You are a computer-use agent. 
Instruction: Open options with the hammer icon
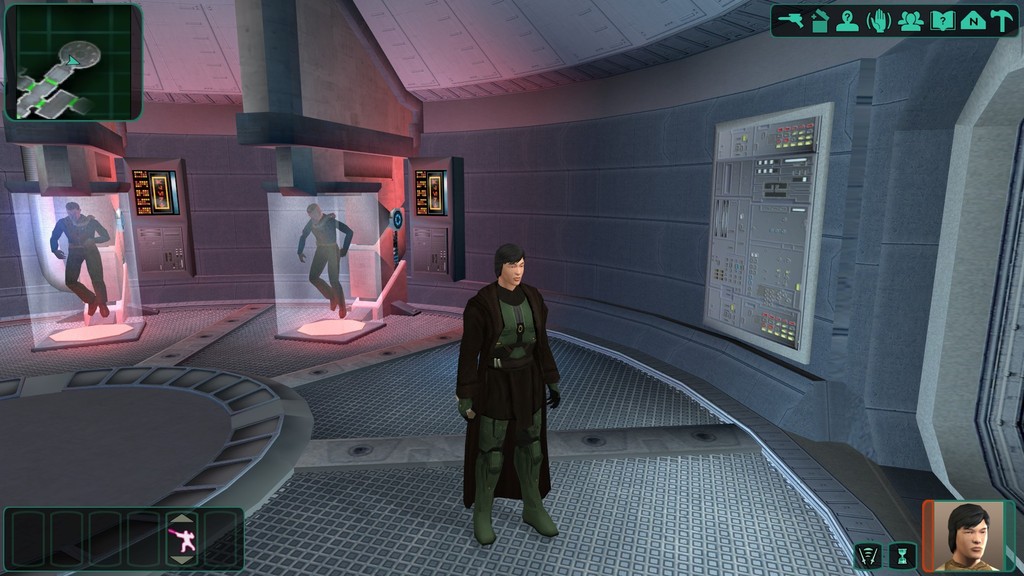click(x=1002, y=20)
